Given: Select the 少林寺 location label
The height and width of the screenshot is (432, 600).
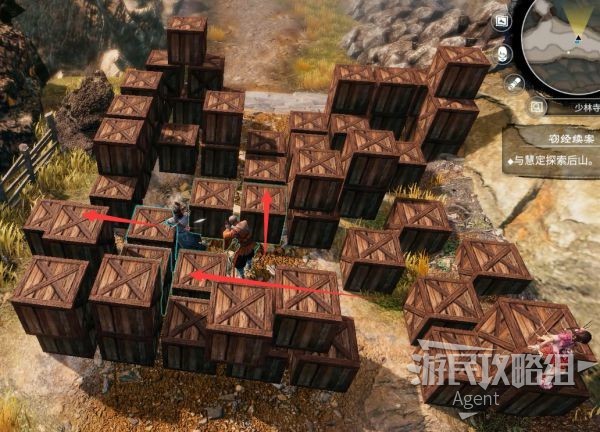Looking at the screenshot, I should click(x=583, y=105).
